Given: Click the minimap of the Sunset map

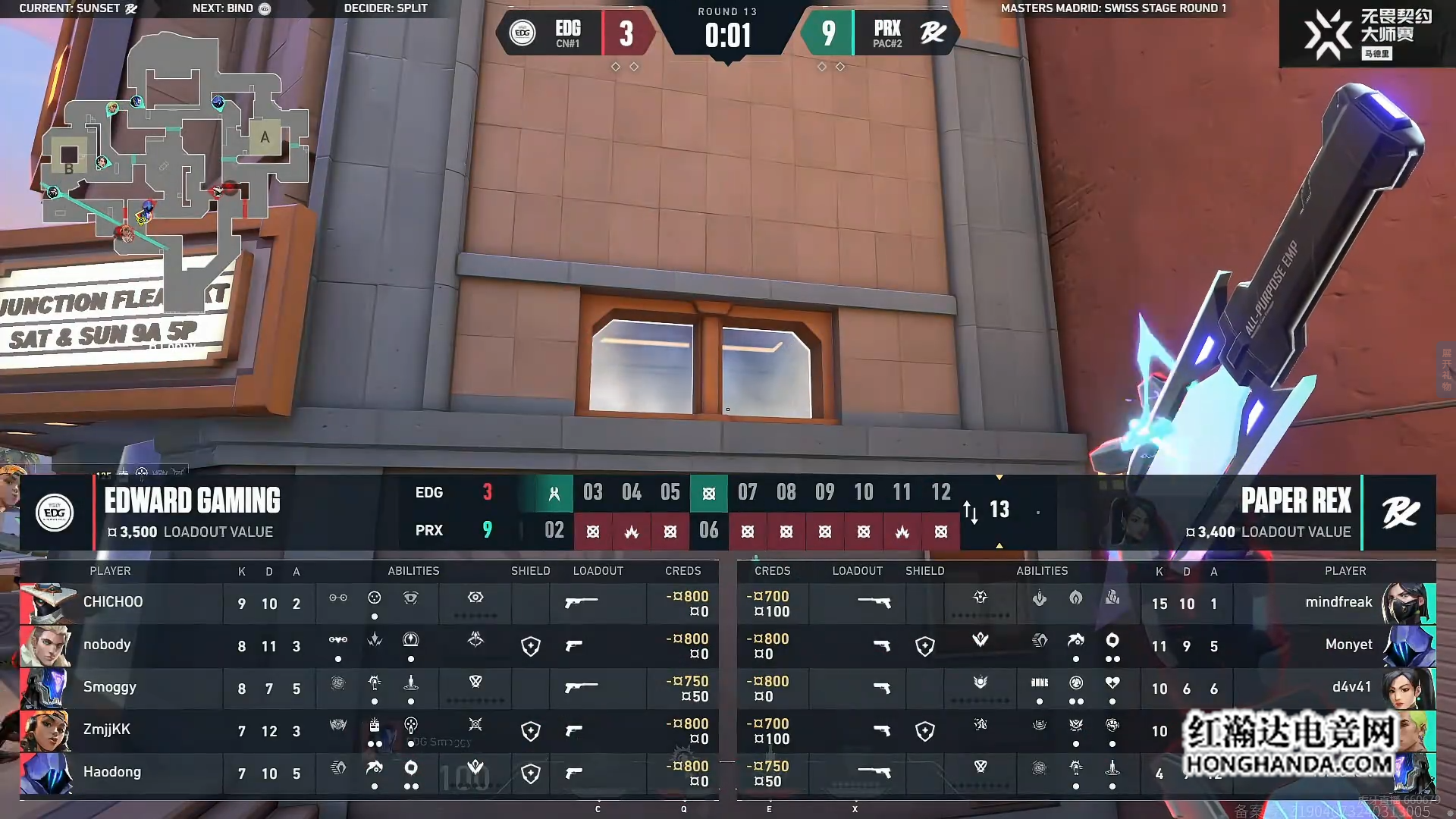Looking at the screenshot, I should 174,167.
